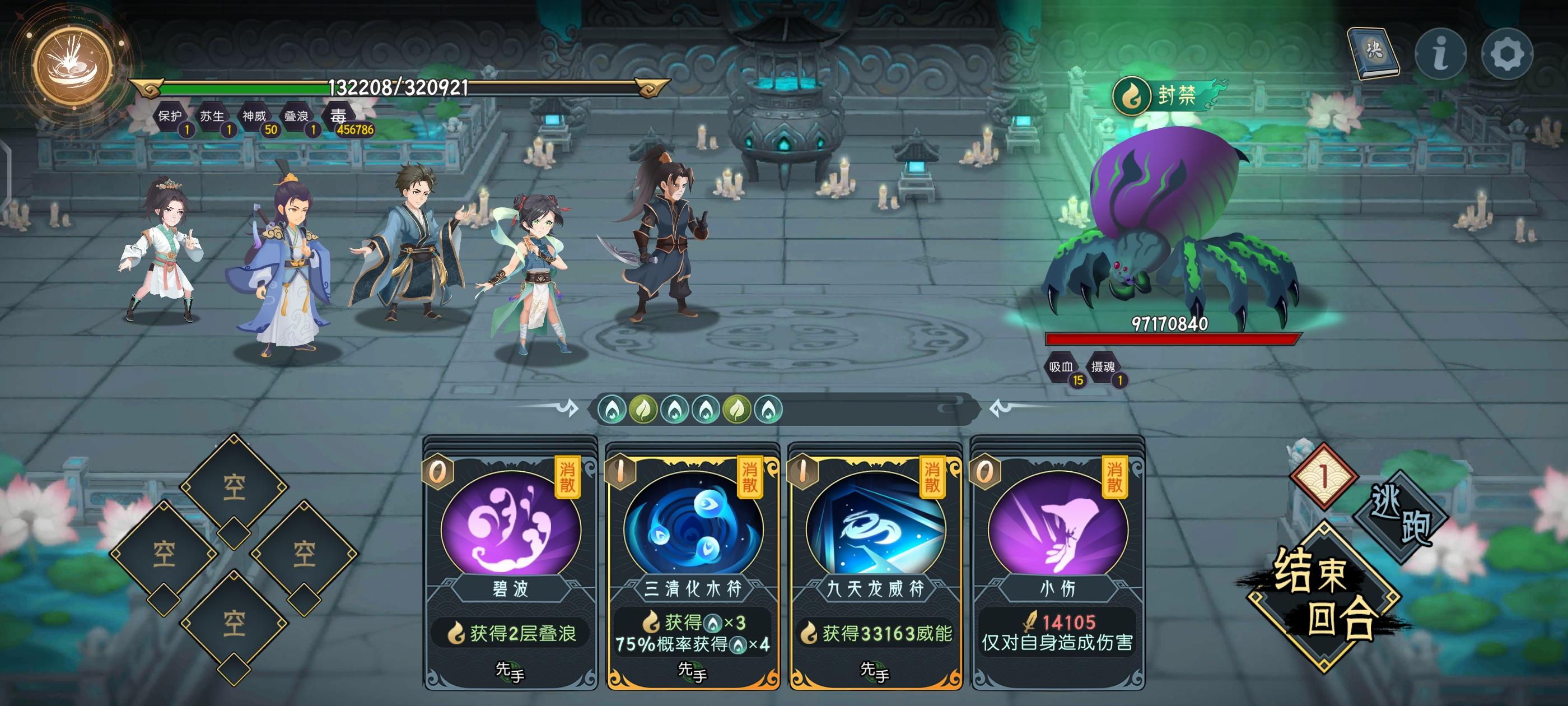This screenshot has width=1568, height=706.
Task: Toggle the 保护 status icon
Action: [x=172, y=119]
